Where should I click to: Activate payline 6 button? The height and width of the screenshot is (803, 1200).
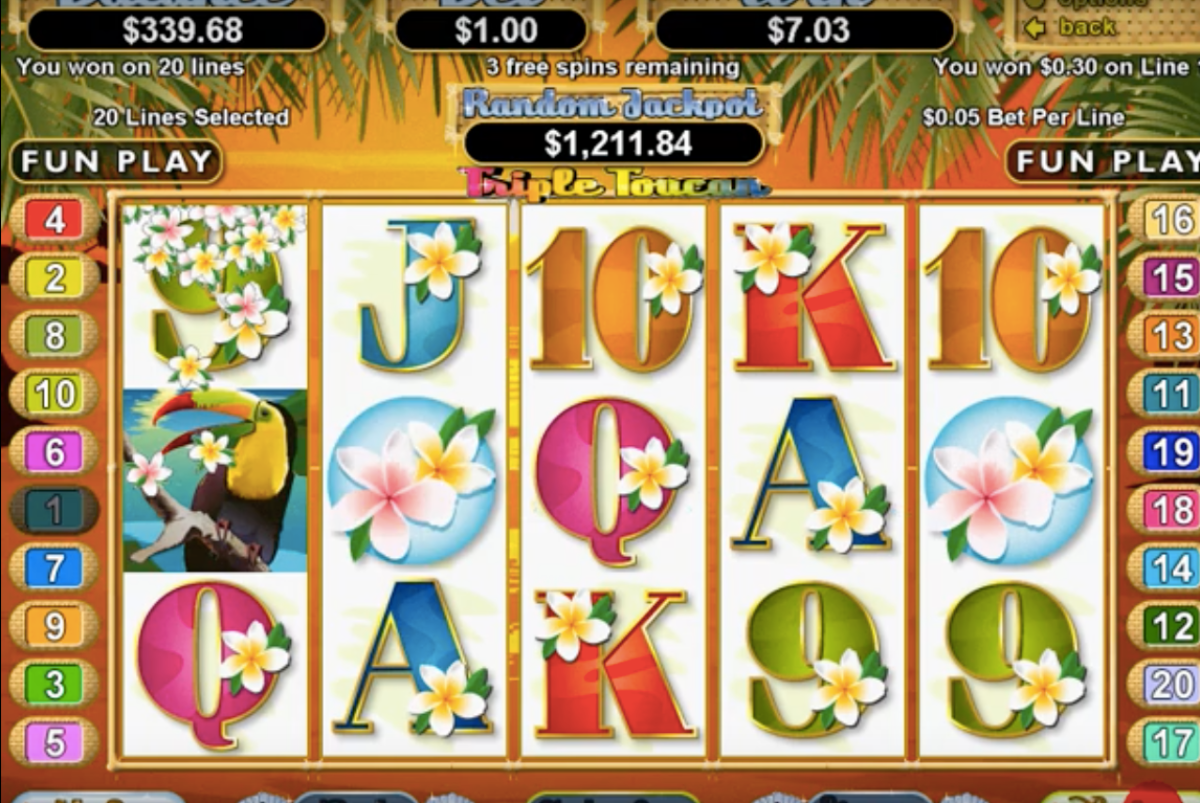[x=55, y=452]
